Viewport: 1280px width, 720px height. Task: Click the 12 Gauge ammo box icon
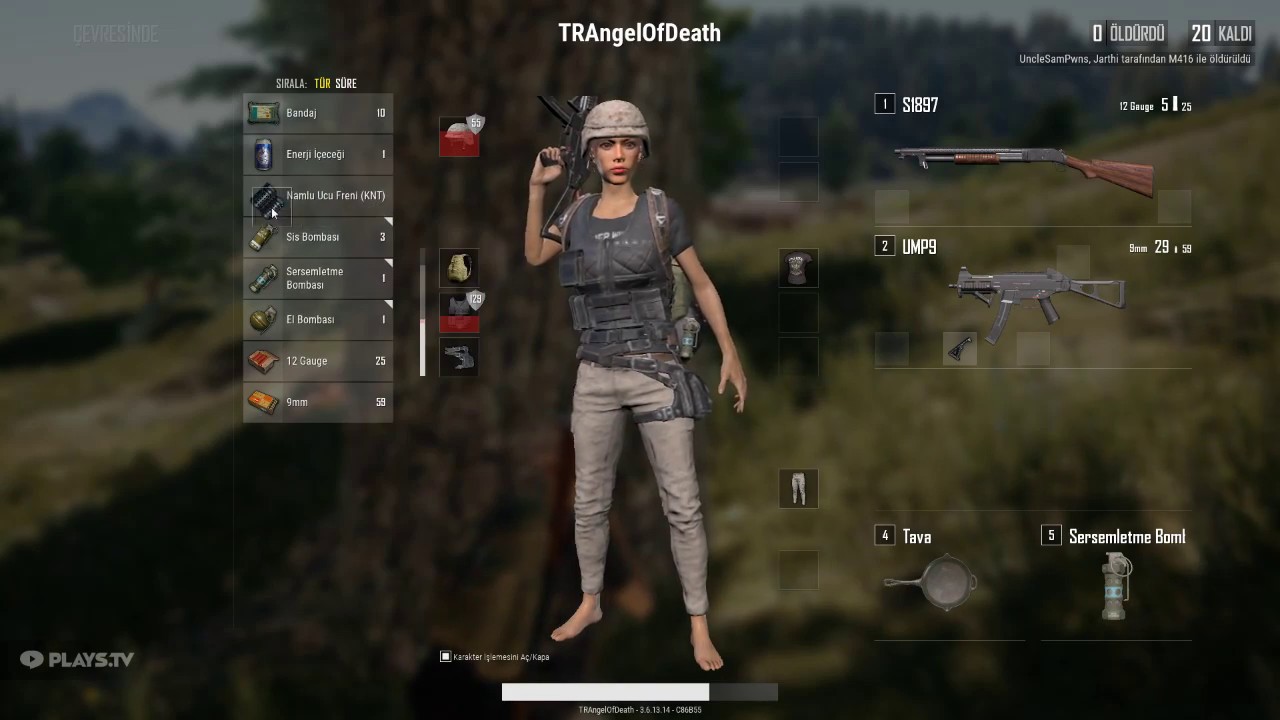click(263, 361)
